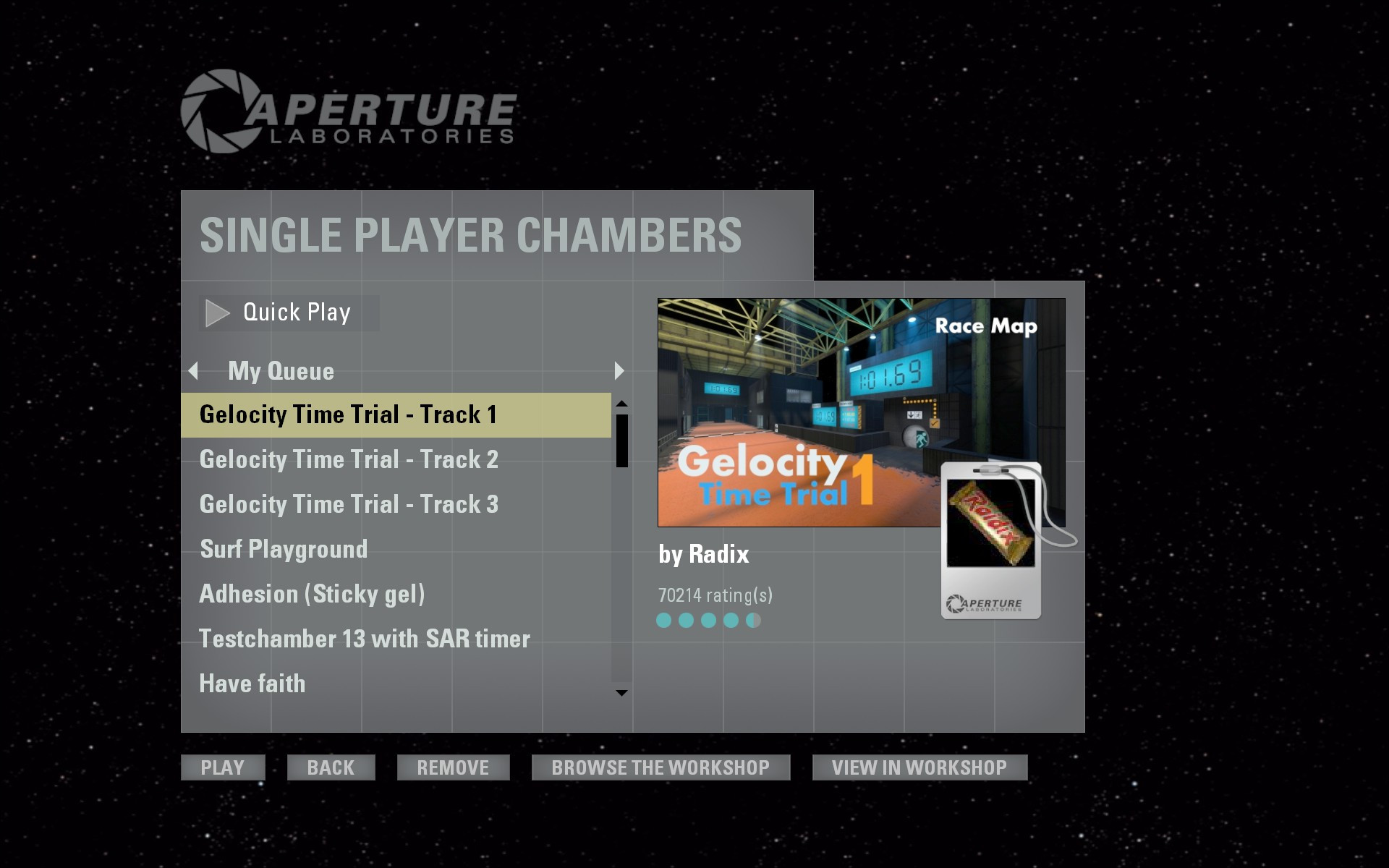Click the right arrow beside My Queue
The height and width of the screenshot is (868, 1389).
(x=619, y=371)
